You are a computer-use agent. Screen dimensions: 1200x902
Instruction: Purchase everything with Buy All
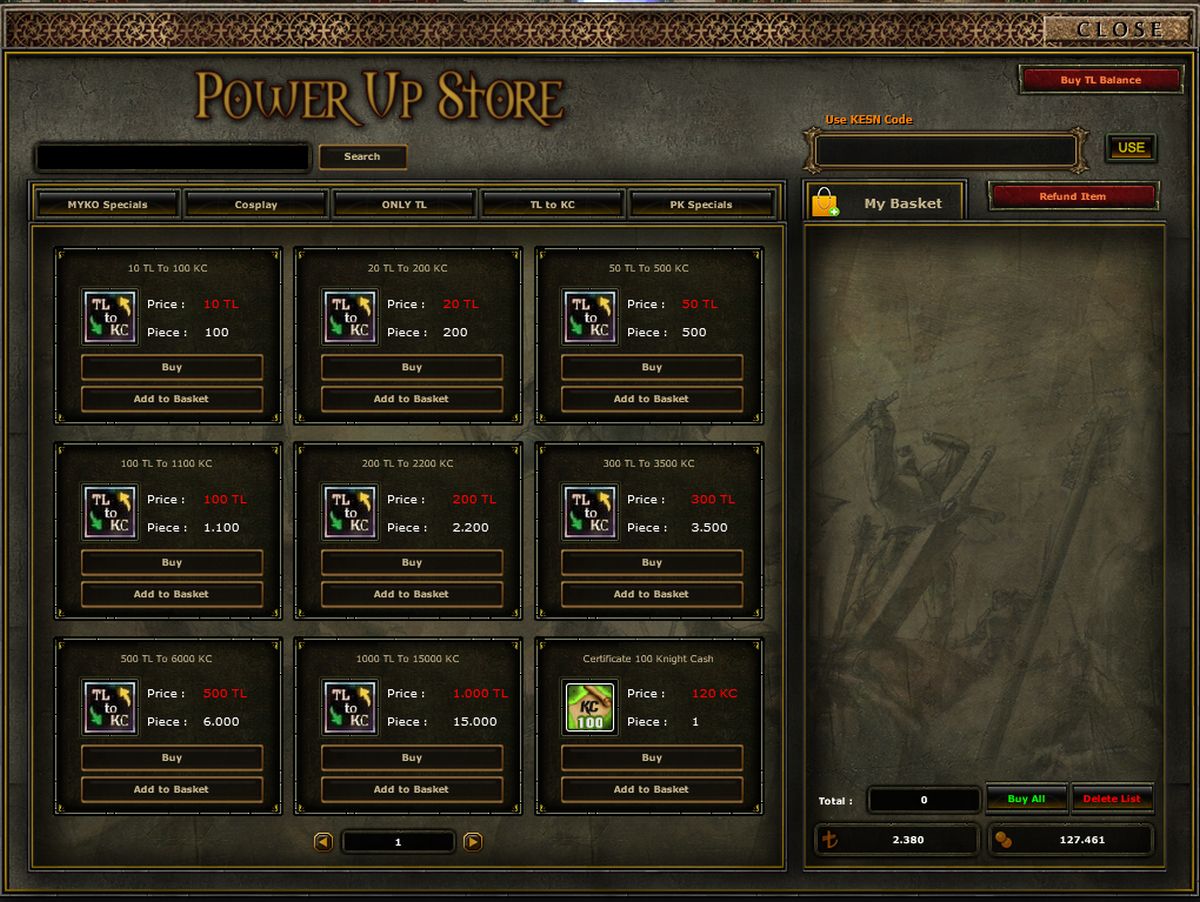coord(1026,799)
